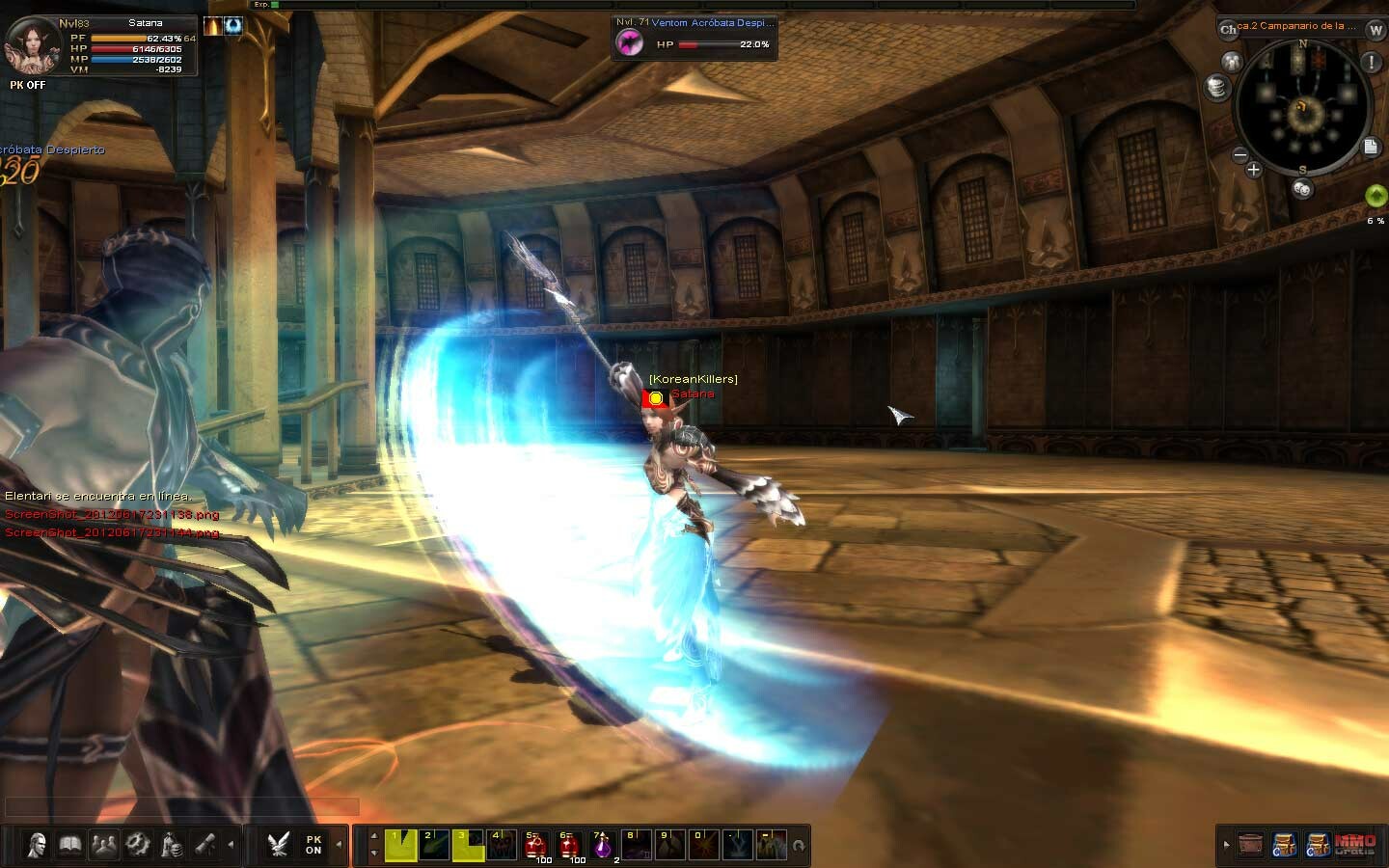Use the purple potion in slot 7
Screen dimensions: 1389x868
(603, 845)
